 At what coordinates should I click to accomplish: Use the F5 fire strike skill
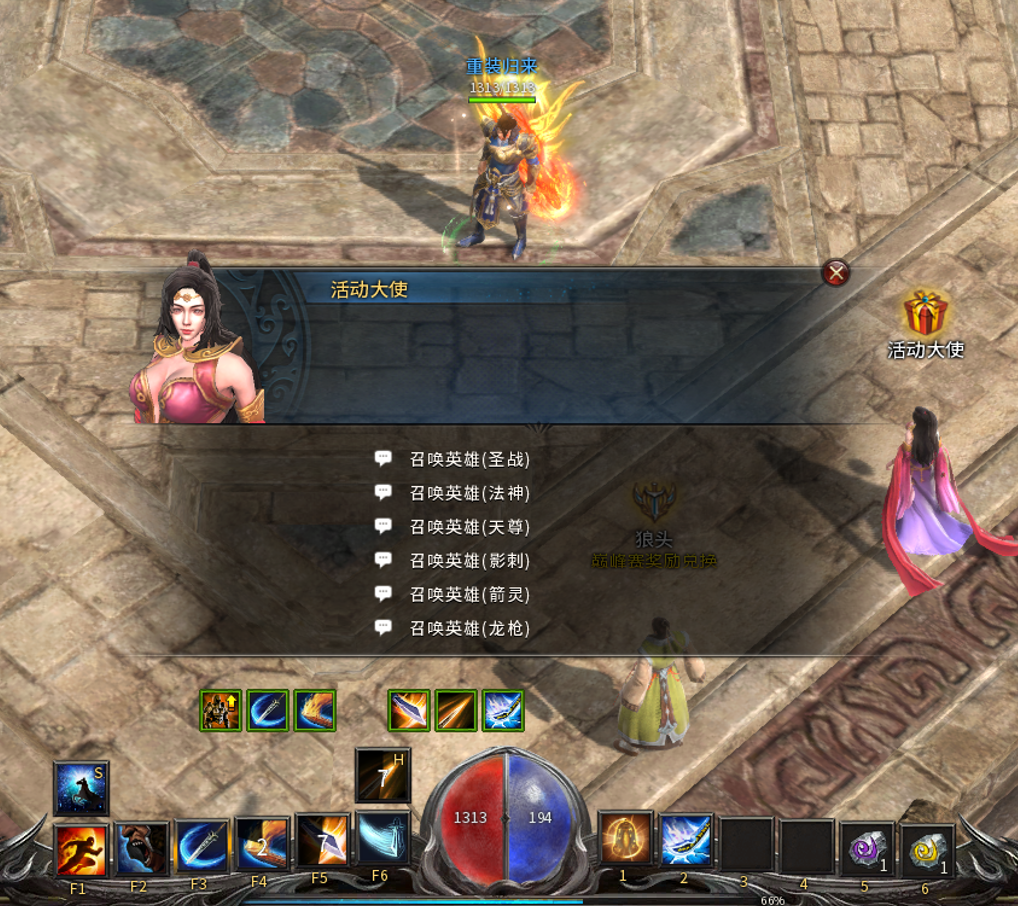[x=322, y=840]
